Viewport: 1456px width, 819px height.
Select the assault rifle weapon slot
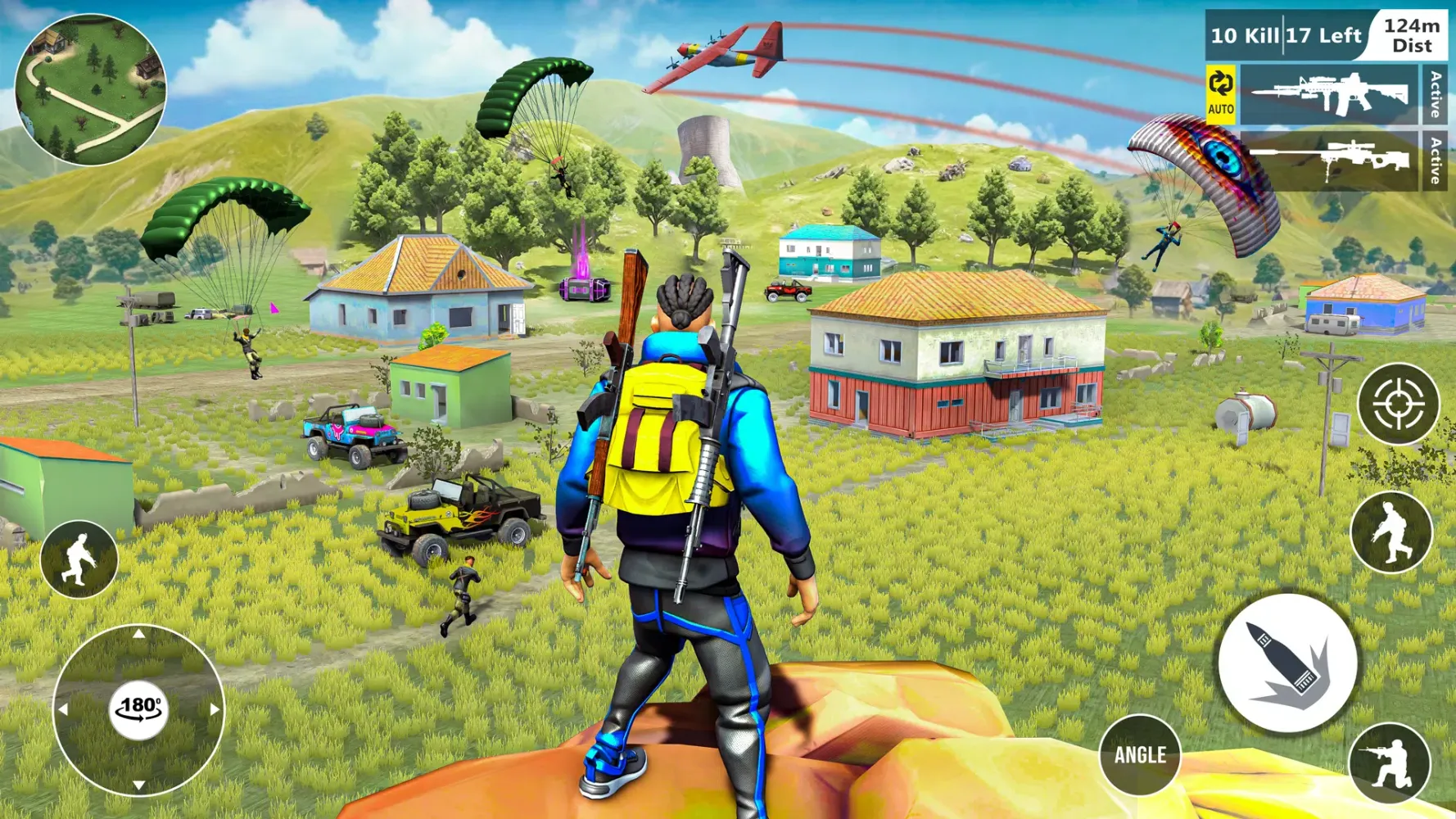point(1328,95)
